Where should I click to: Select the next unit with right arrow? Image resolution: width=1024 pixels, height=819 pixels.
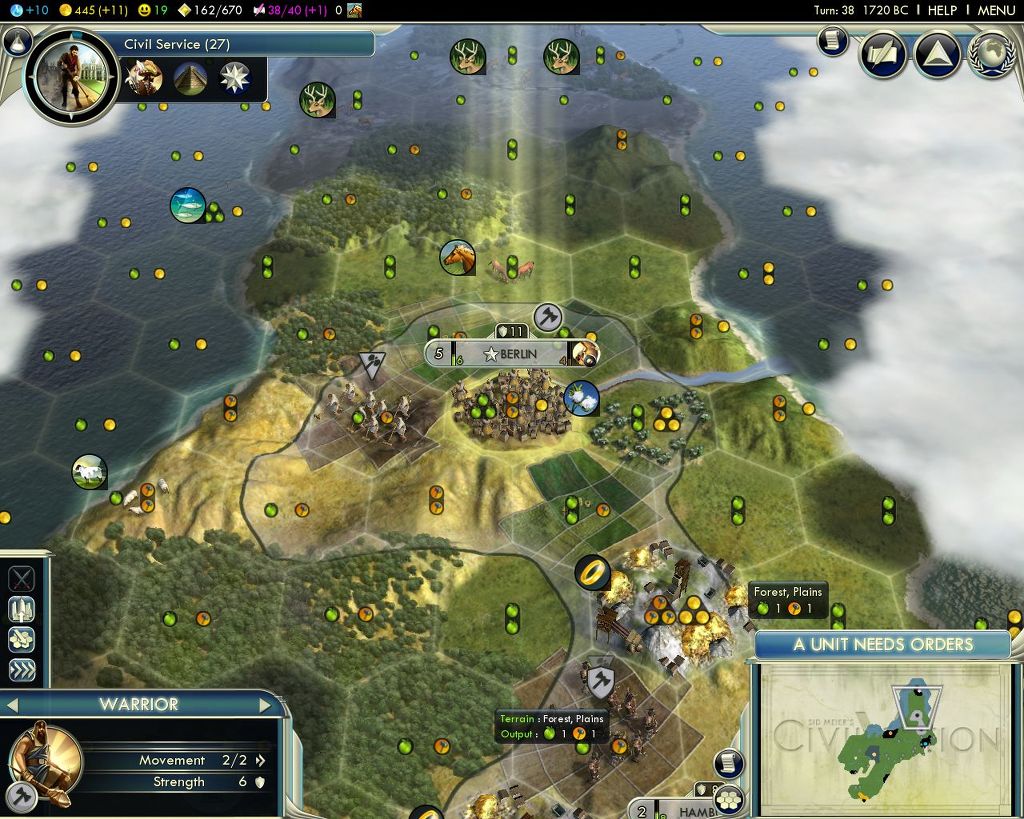coord(266,705)
